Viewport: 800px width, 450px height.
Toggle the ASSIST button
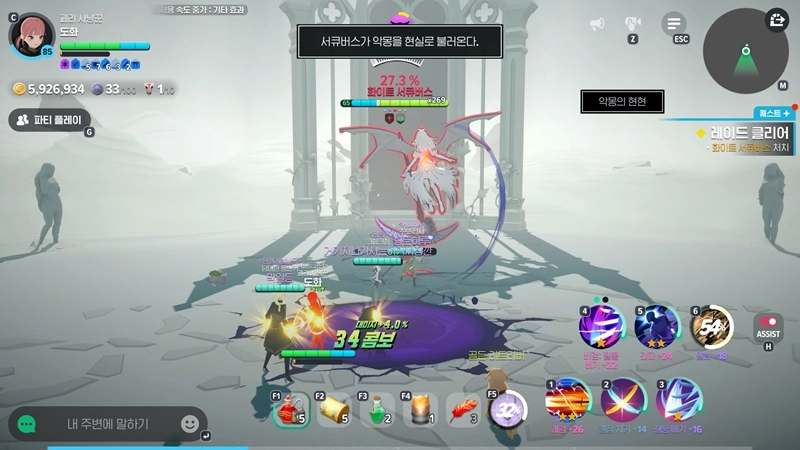pyautogui.click(x=768, y=329)
